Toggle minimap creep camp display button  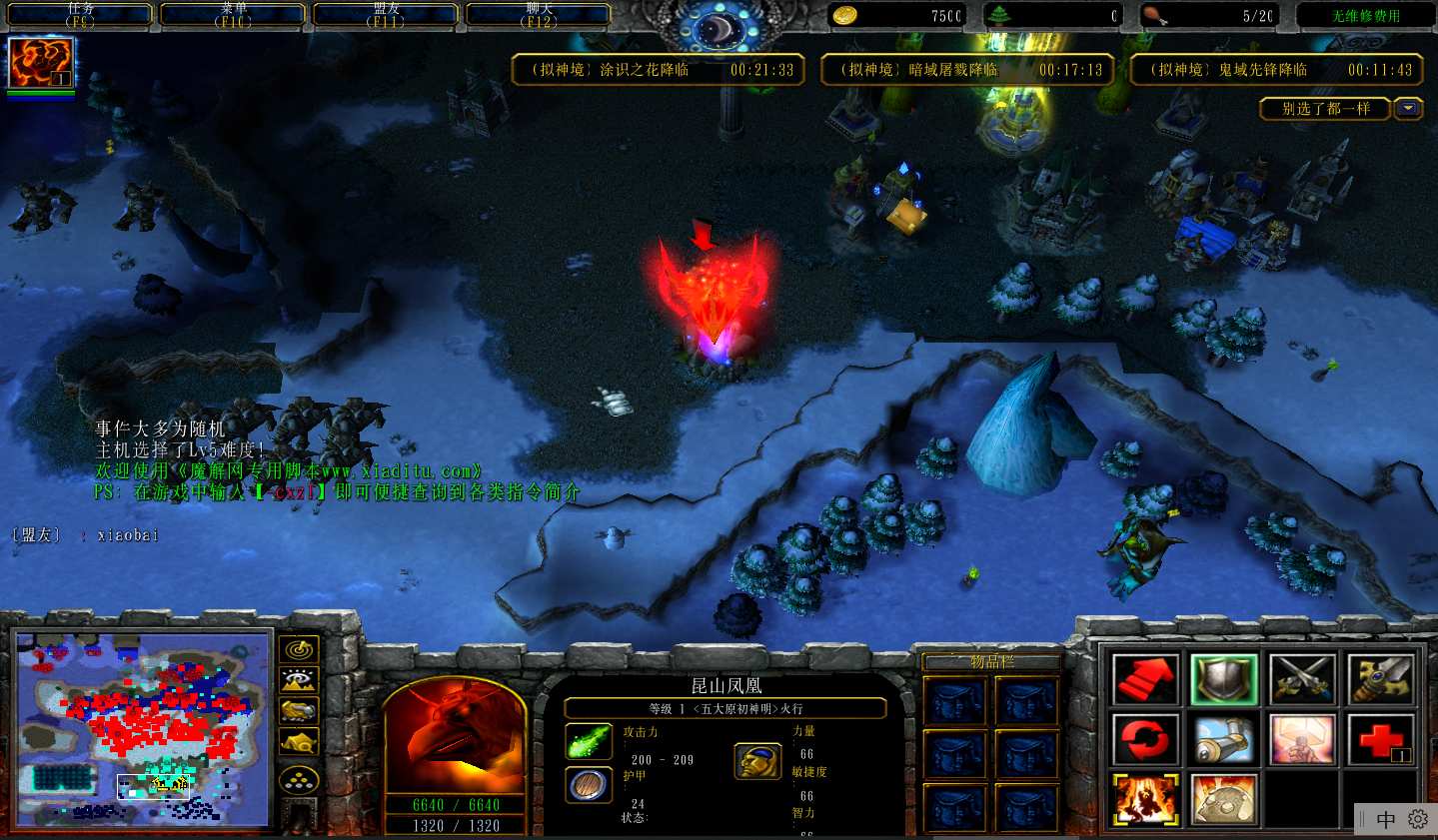pyautogui.click(x=299, y=741)
